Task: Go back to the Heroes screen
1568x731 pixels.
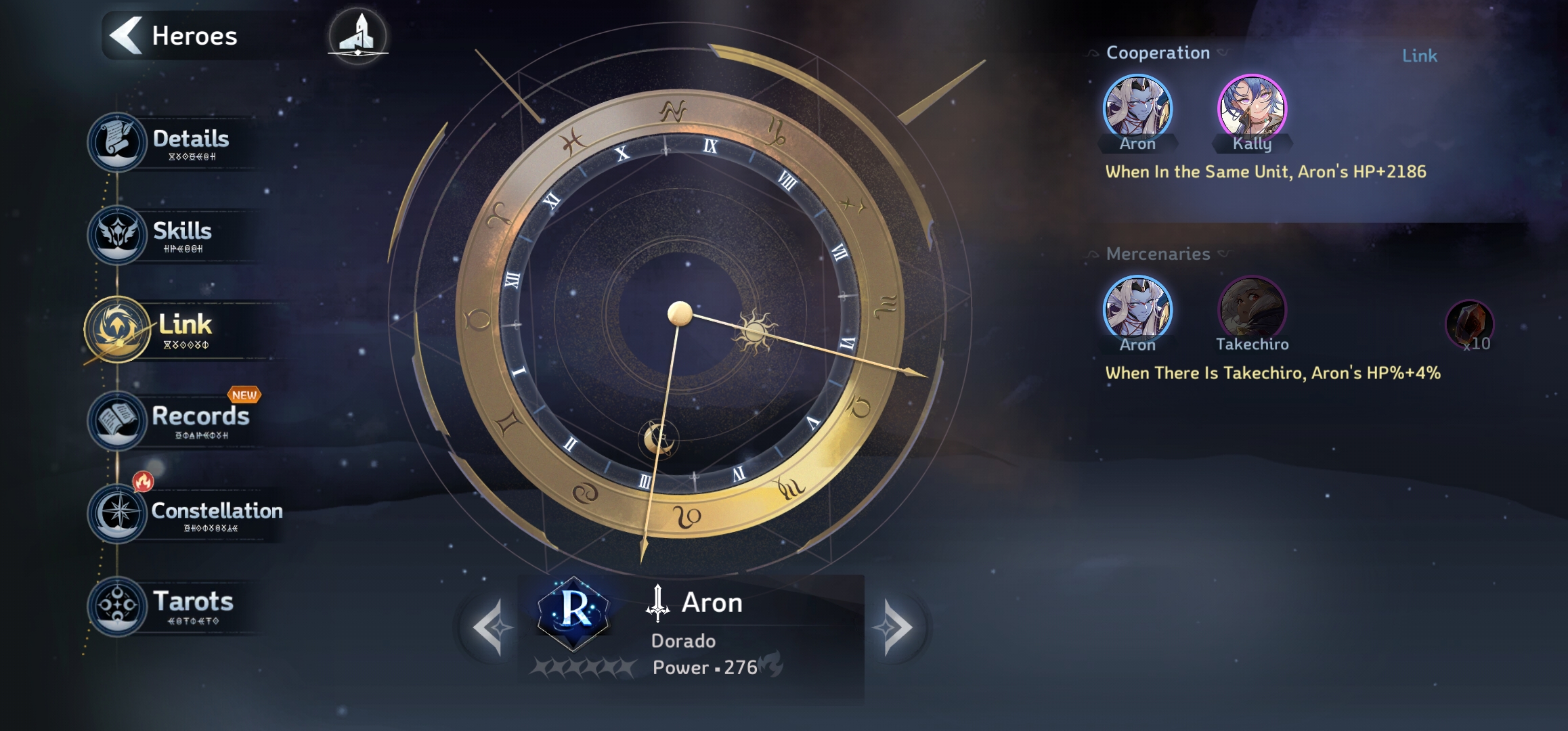Action: [x=175, y=35]
